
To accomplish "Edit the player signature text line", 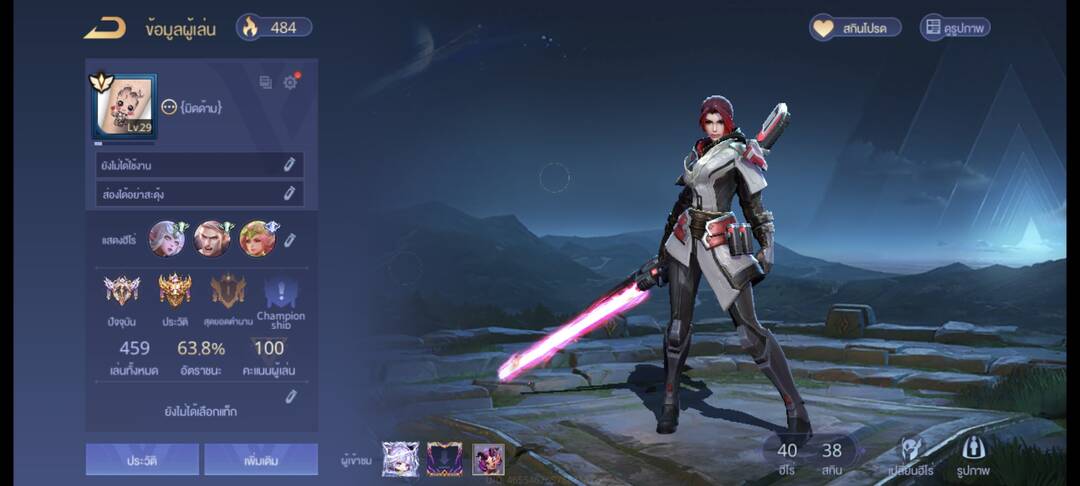I will tap(289, 193).
